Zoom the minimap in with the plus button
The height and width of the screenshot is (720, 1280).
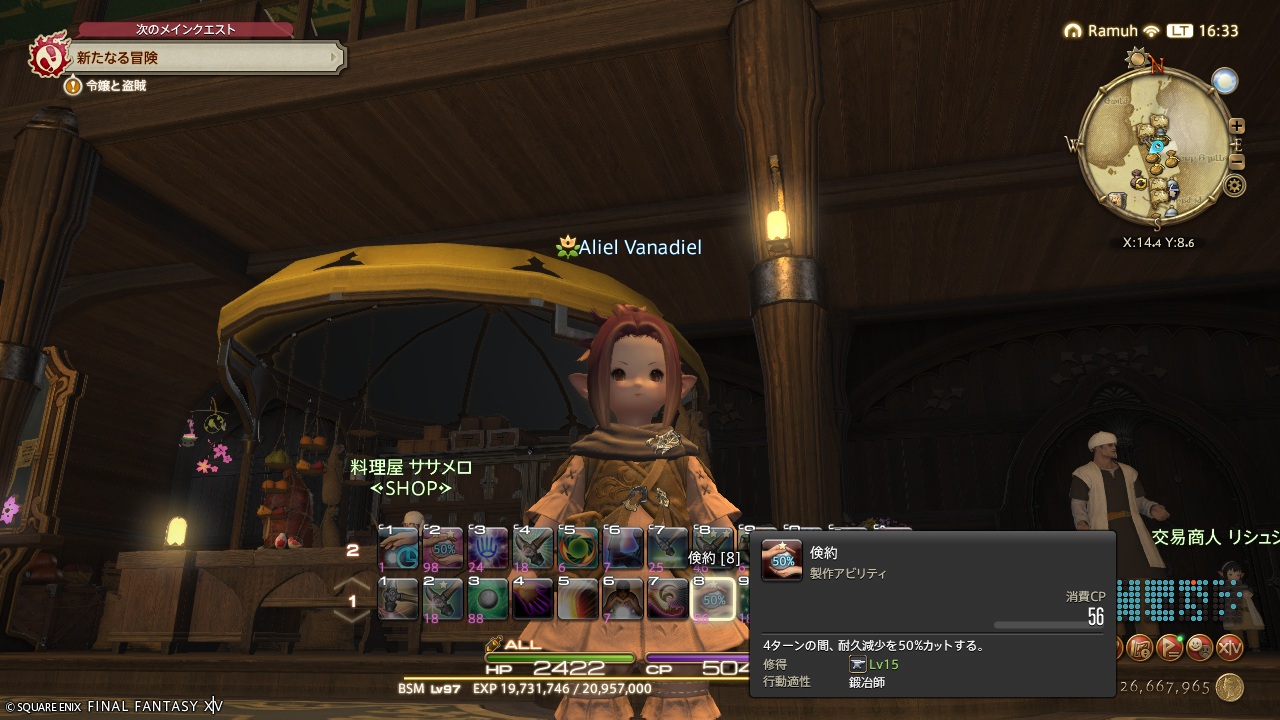coord(1237,126)
